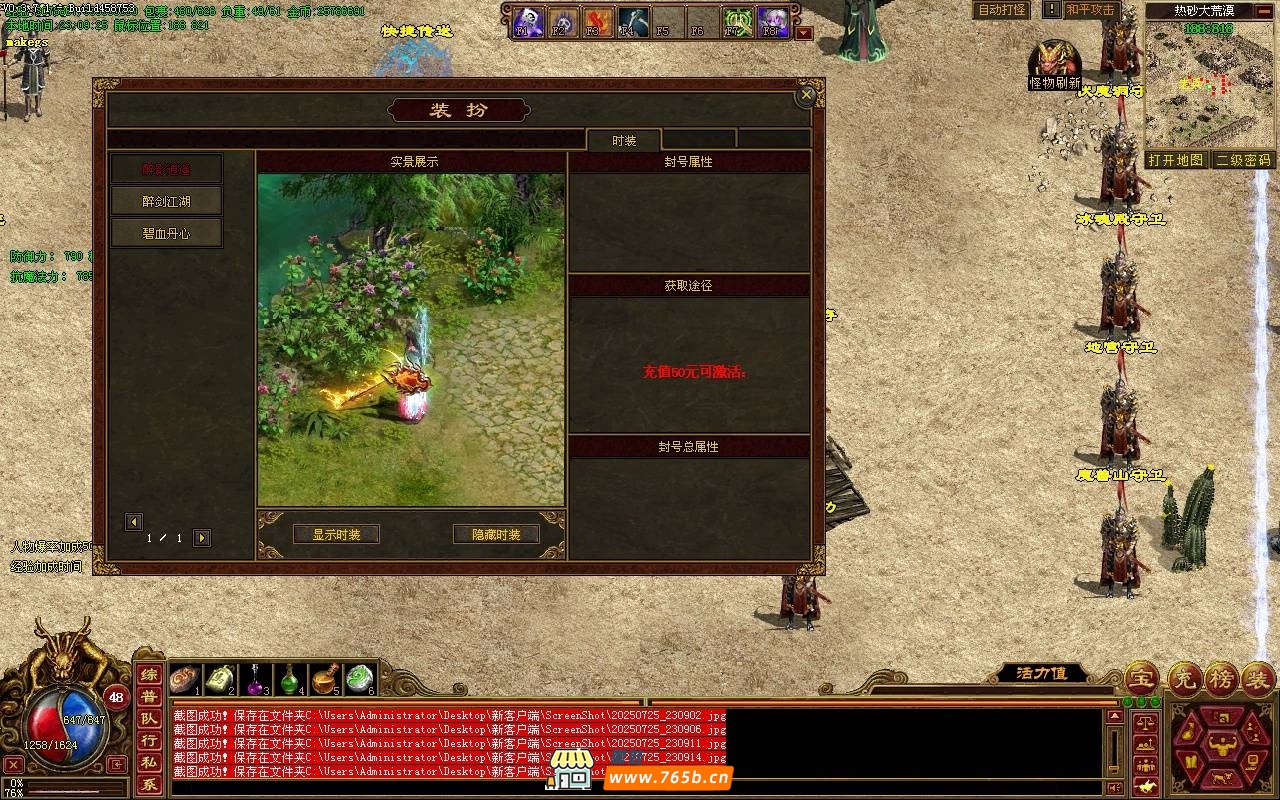
Task: Go to previous costume list page arrow
Action: (134, 522)
